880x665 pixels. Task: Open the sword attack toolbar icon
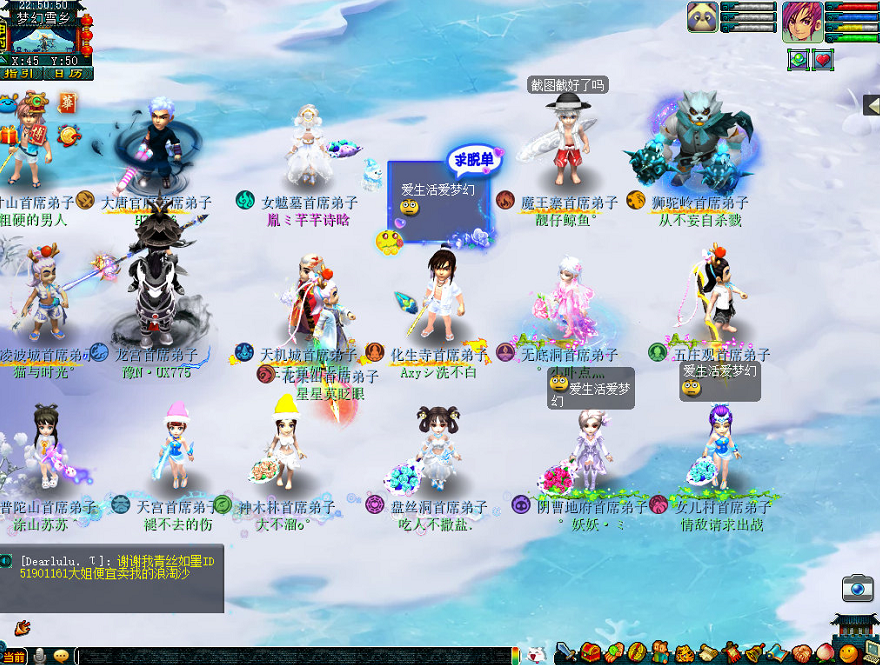[x=567, y=654]
